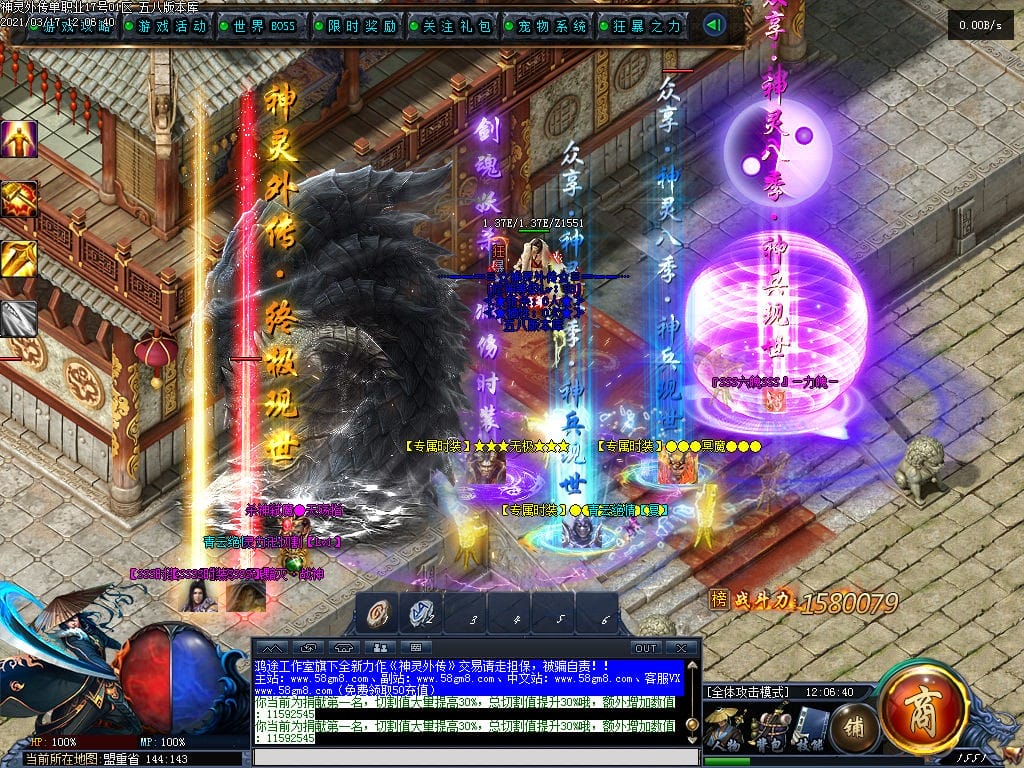Click the OUT button on the chat panel
This screenshot has width=1024, height=768.
point(646,648)
